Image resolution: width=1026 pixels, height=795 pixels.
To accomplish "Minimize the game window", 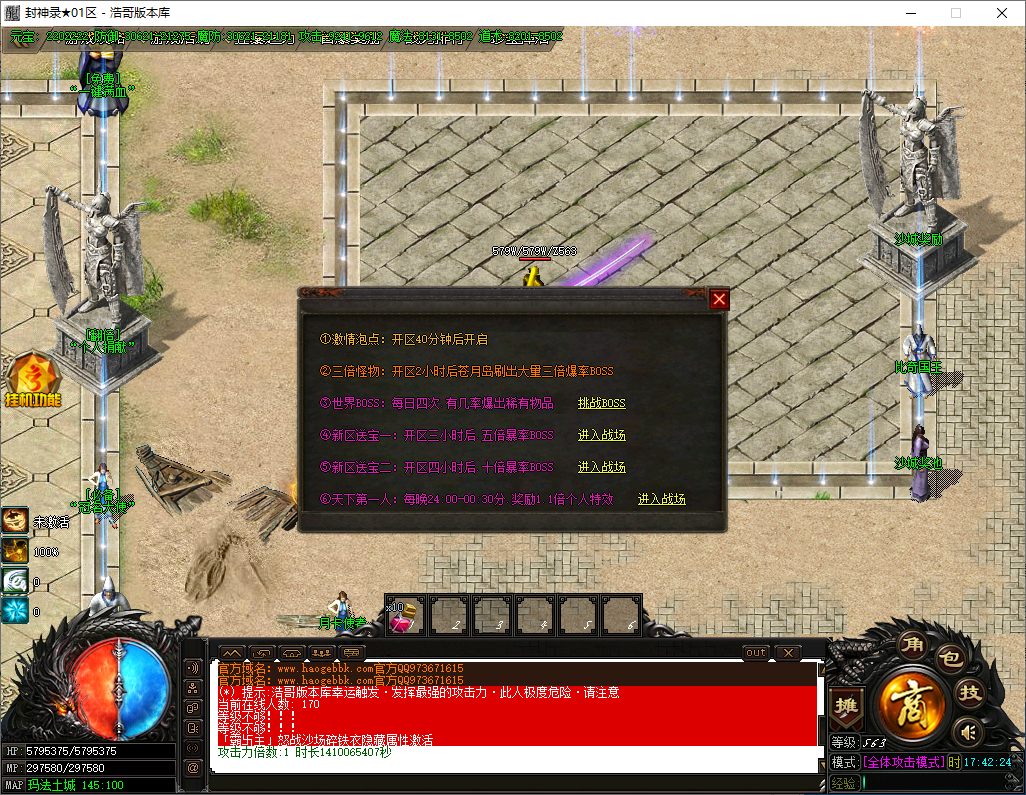I will (x=909, y=14).
